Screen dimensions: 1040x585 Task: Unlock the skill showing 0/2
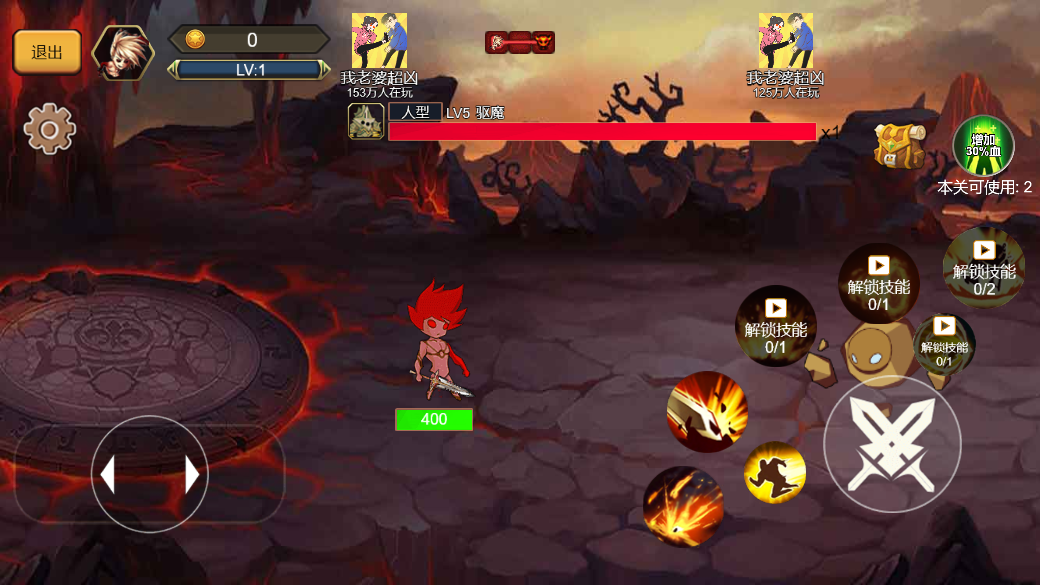[x=984, y=268]
